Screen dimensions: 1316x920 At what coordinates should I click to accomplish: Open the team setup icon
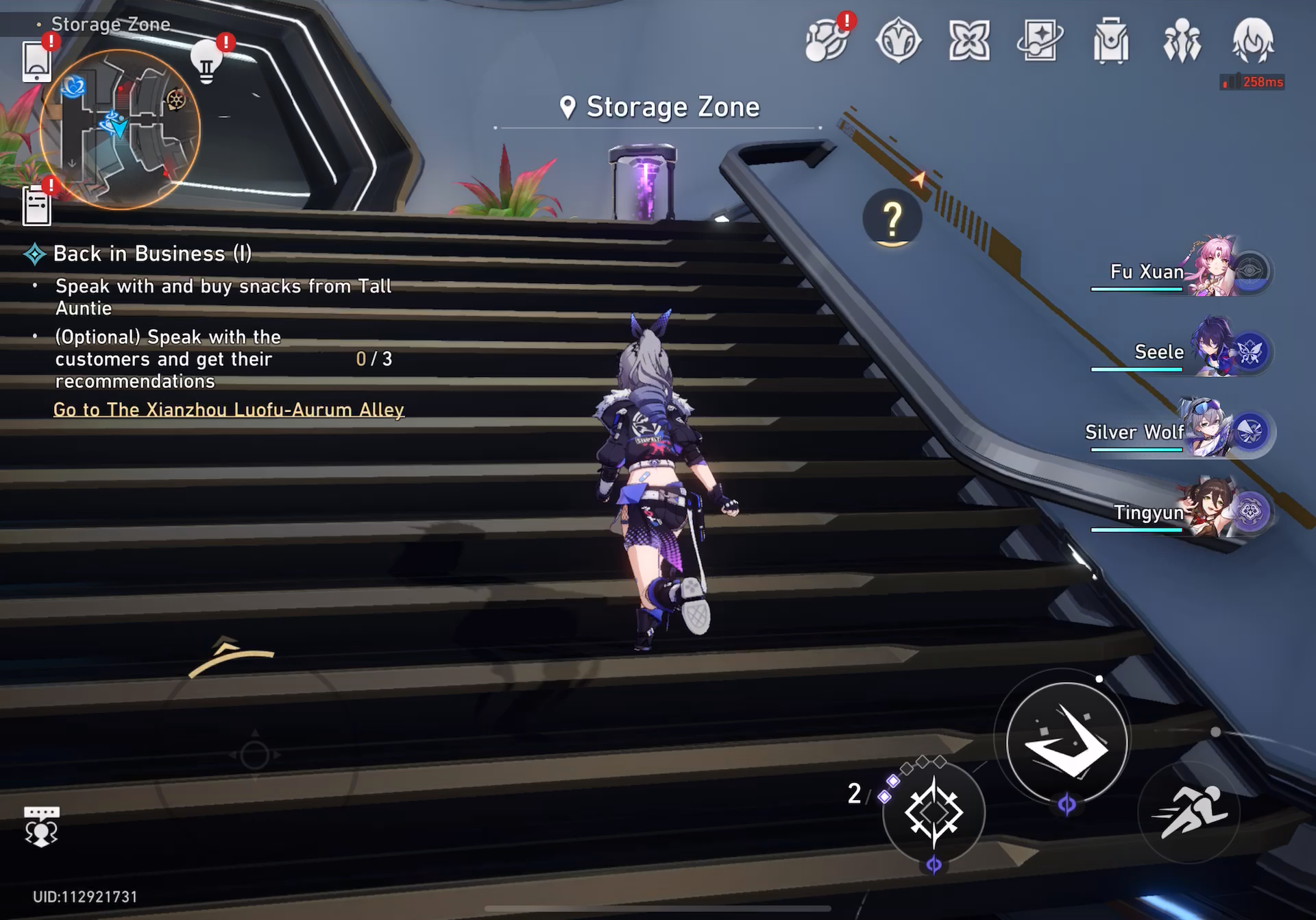click(x=1182, y=41)
